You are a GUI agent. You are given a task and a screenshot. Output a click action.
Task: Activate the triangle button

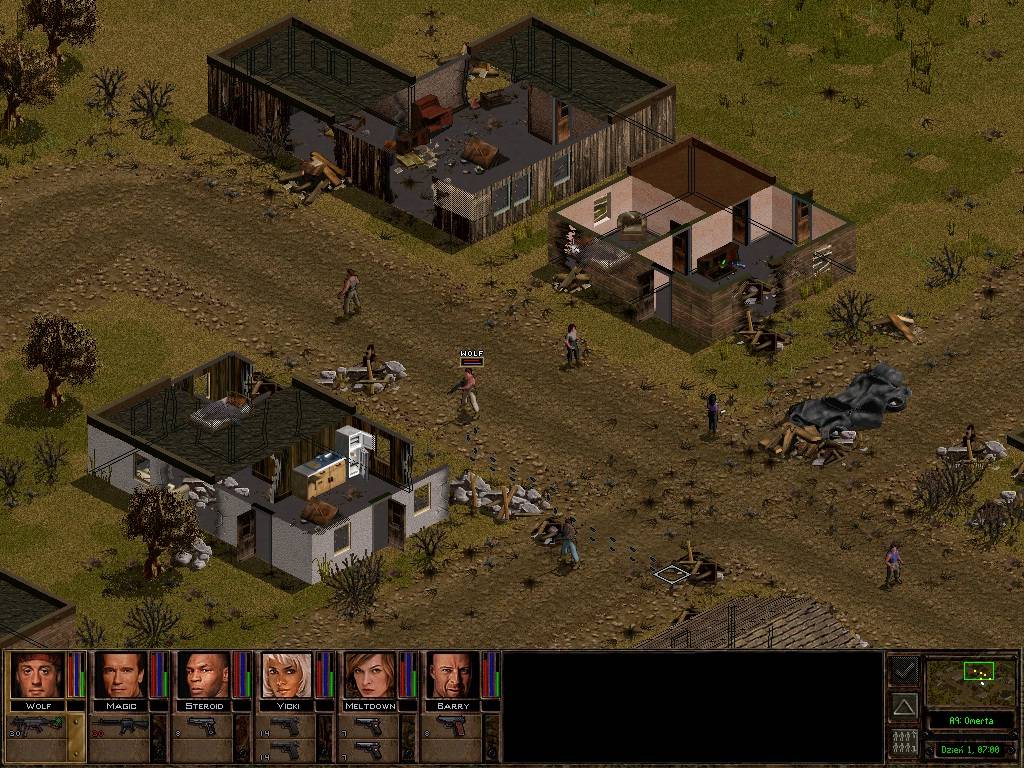click(x=904, y=707)
